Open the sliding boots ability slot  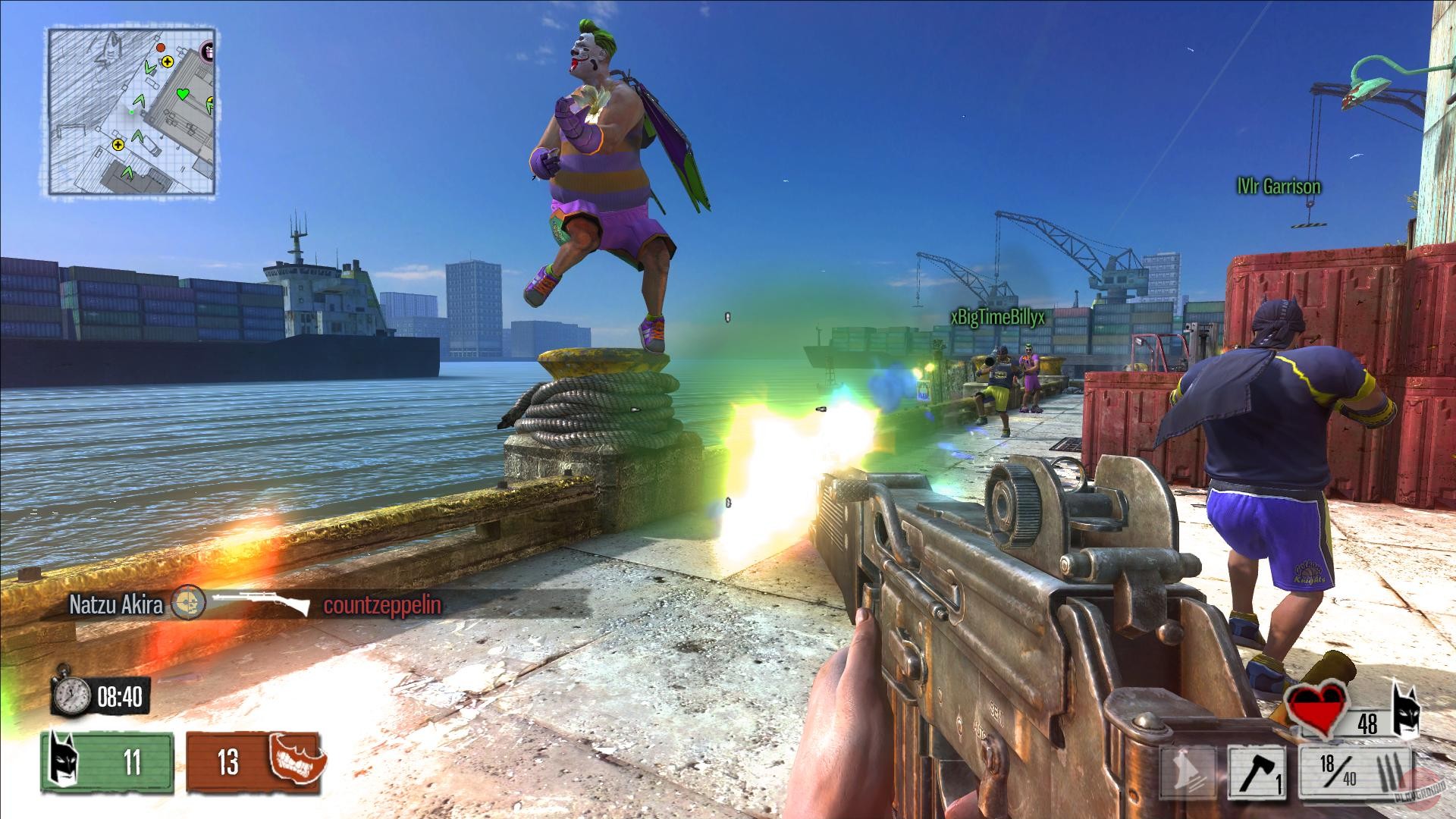(1188, 772)
